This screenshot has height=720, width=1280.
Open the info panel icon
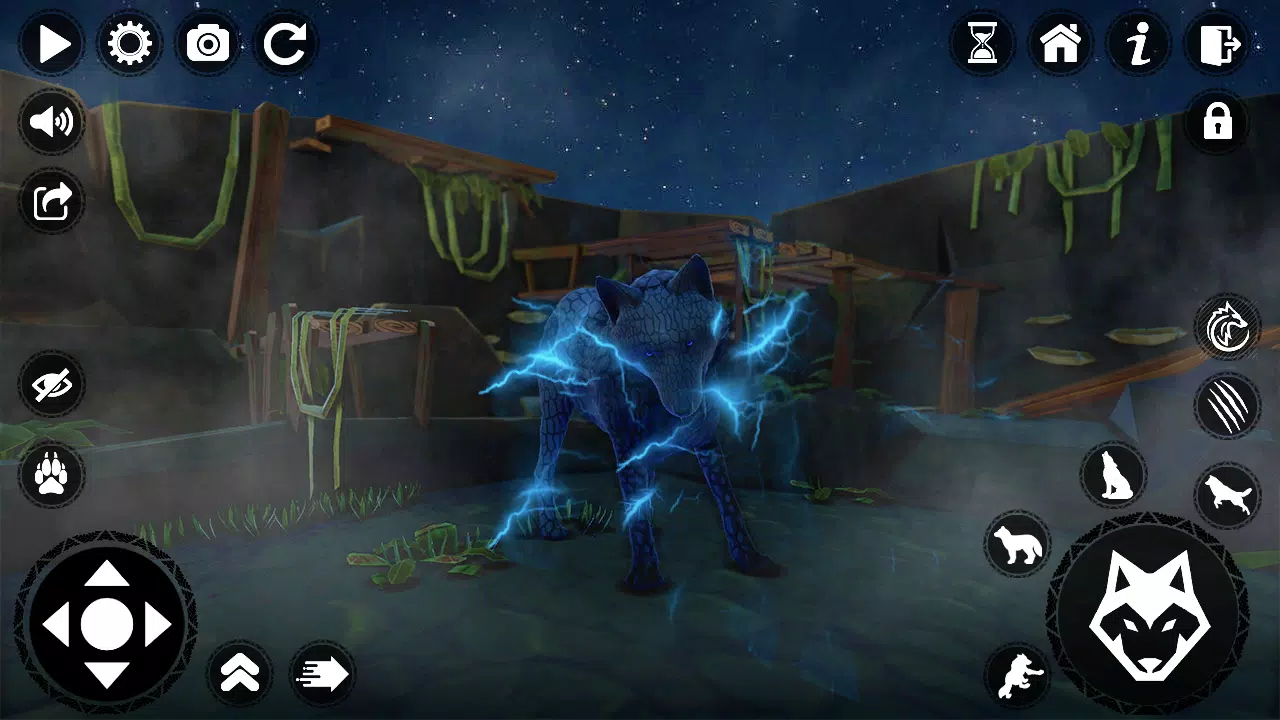pos(1139,43)
